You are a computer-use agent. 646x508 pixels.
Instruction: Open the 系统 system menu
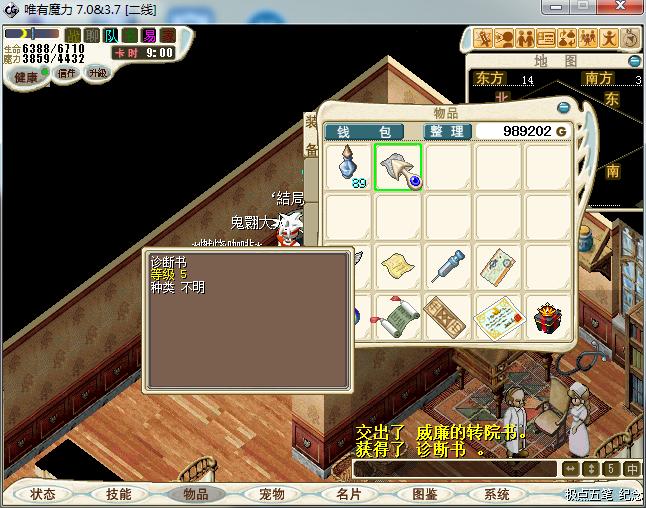point(497,494)
